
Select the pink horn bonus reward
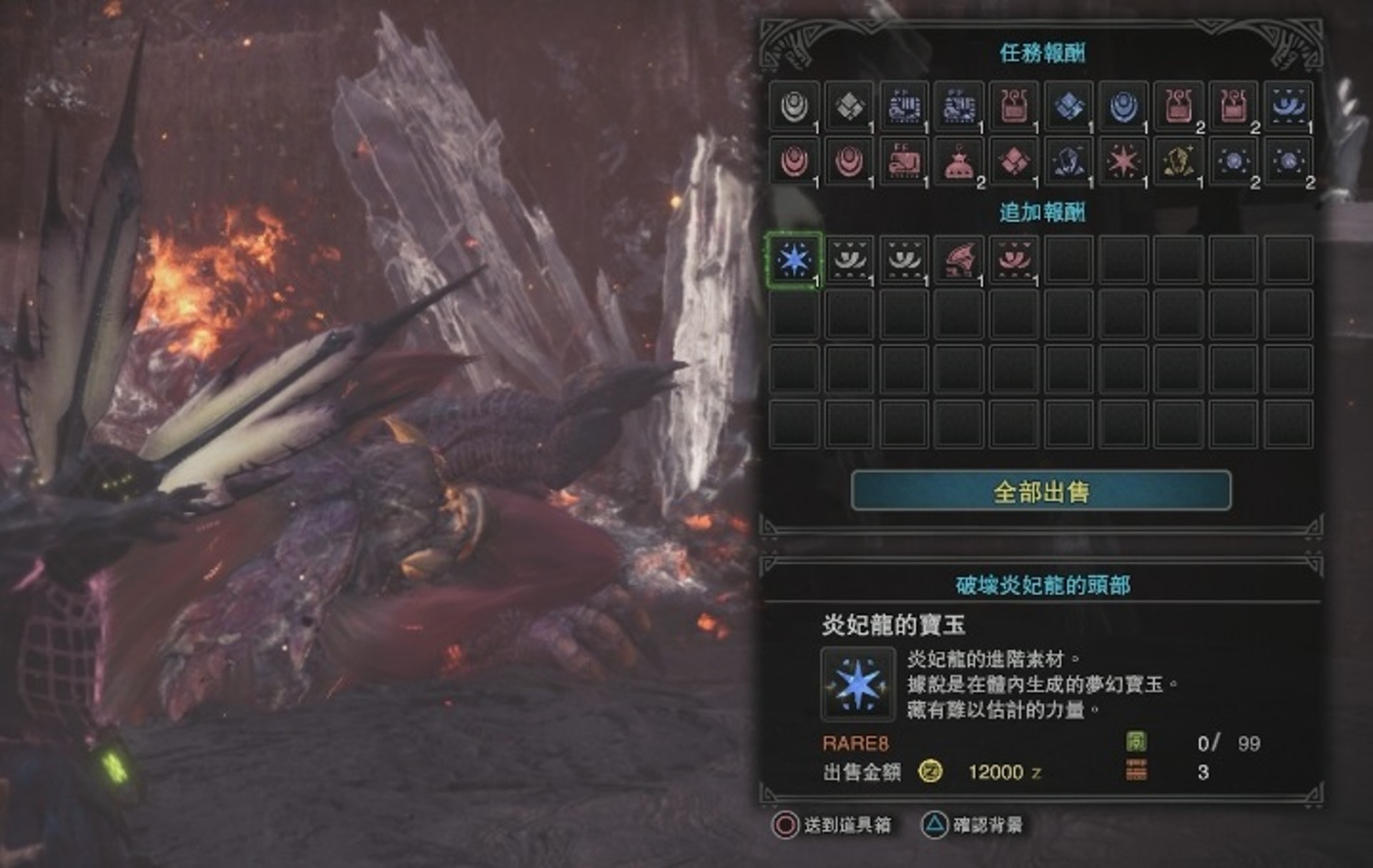[x=959, y=260]
